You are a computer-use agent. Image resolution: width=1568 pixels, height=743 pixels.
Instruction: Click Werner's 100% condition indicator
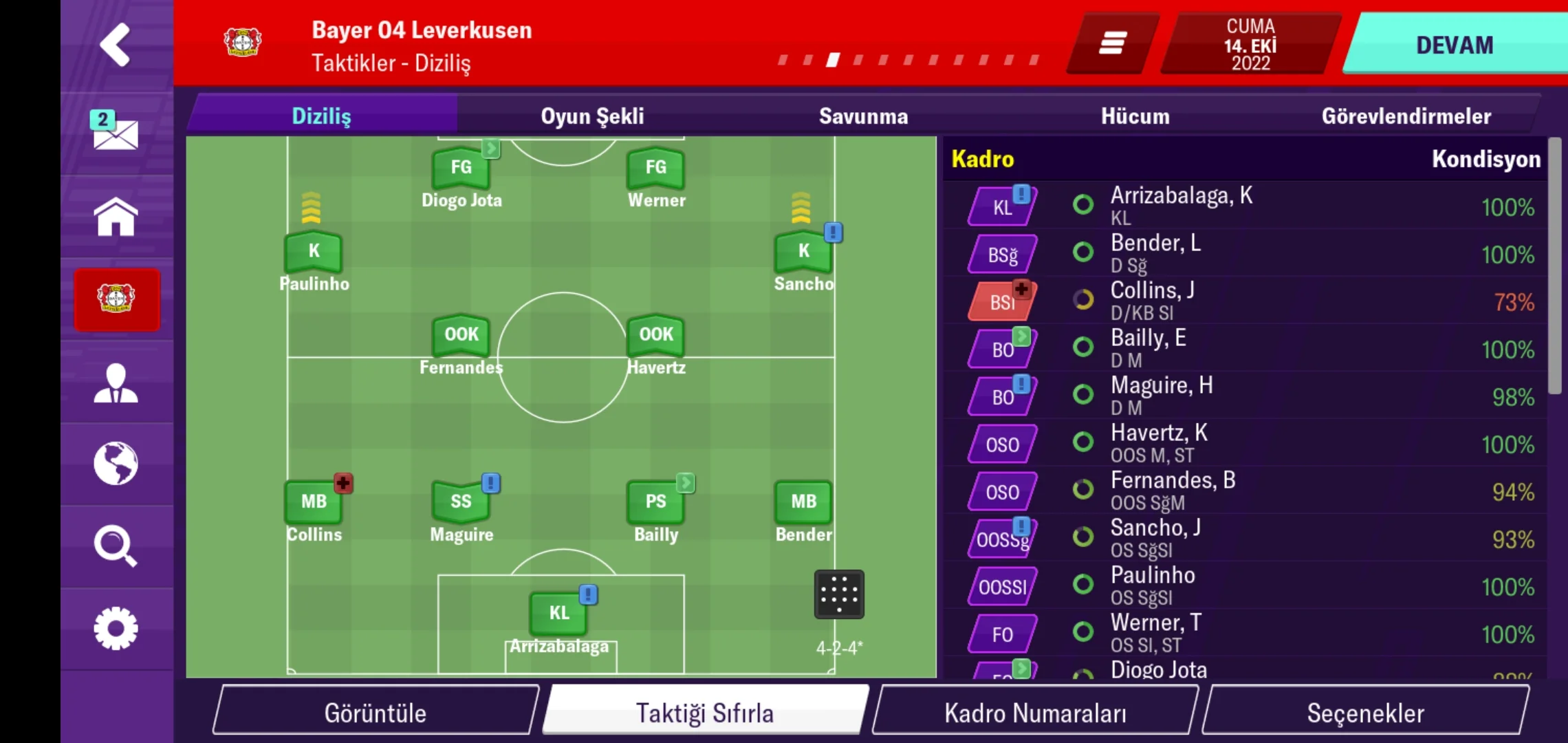click(1508, 634)
